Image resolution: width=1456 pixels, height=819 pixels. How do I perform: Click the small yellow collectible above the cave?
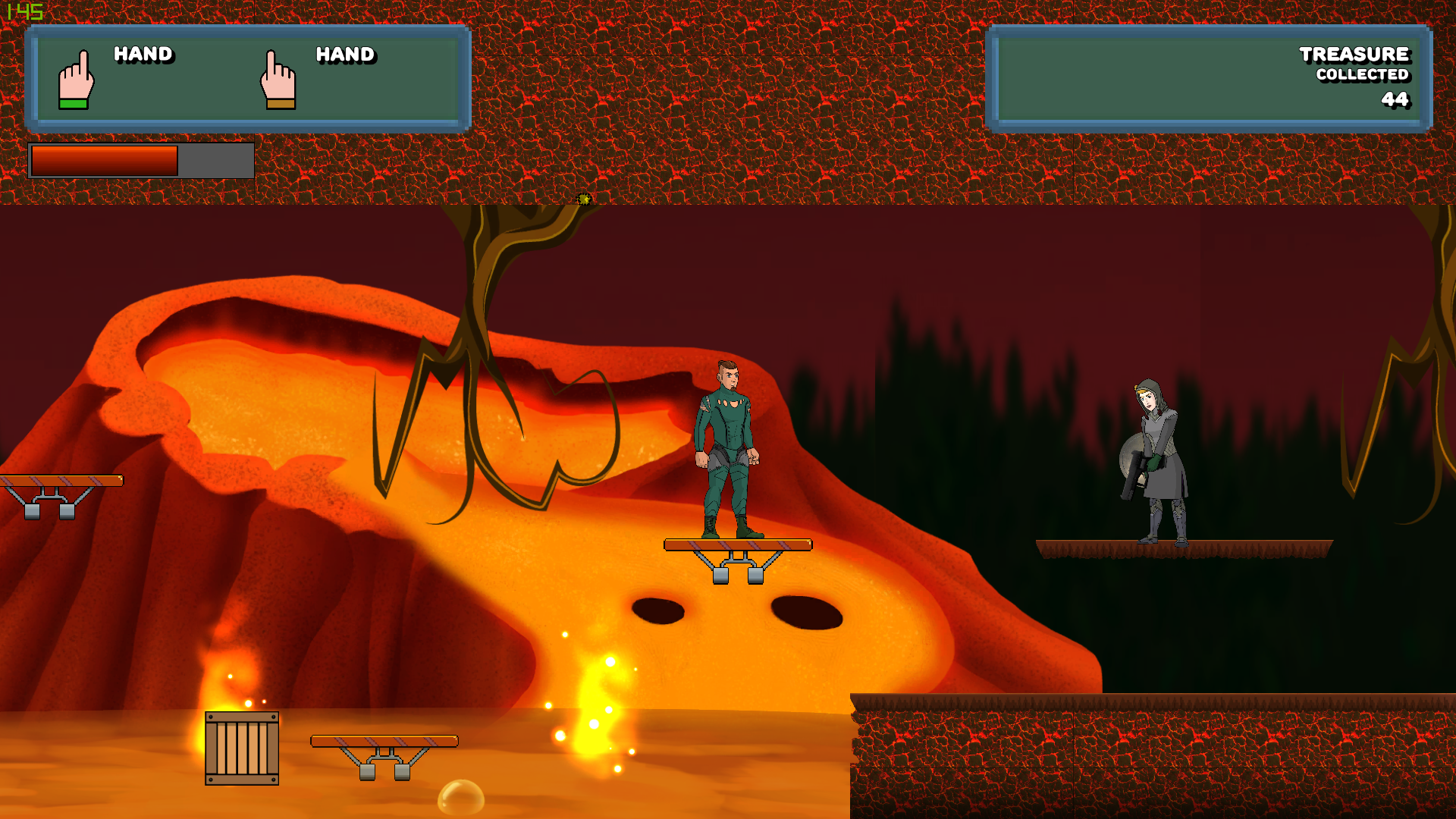[585, 200]
